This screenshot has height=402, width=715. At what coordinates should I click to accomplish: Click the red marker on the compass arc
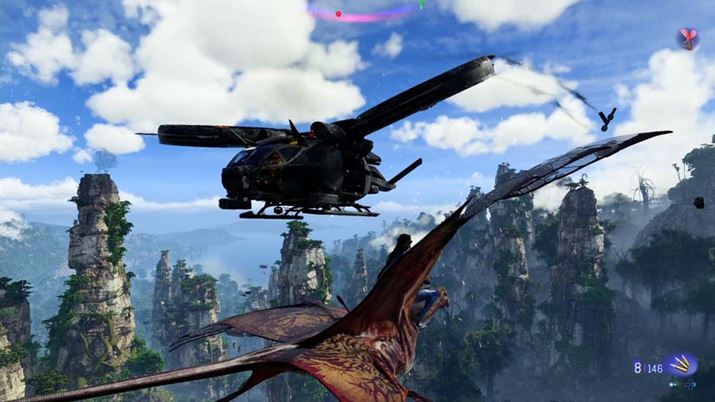338,14
